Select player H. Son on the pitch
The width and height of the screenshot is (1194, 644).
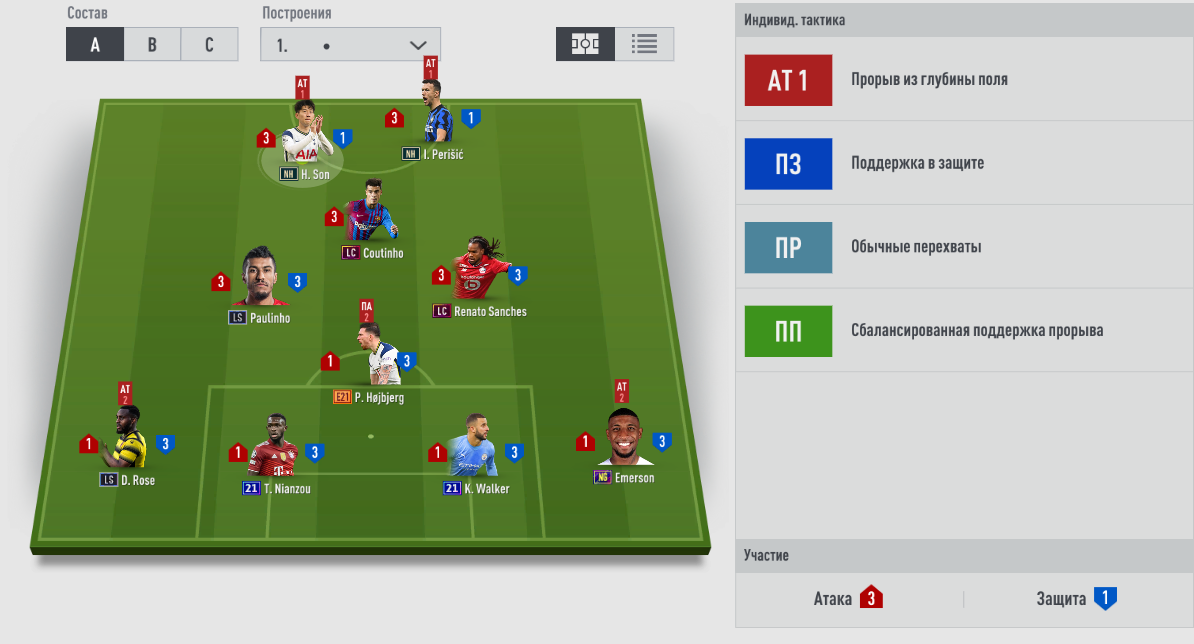click(x=306, y=138)
